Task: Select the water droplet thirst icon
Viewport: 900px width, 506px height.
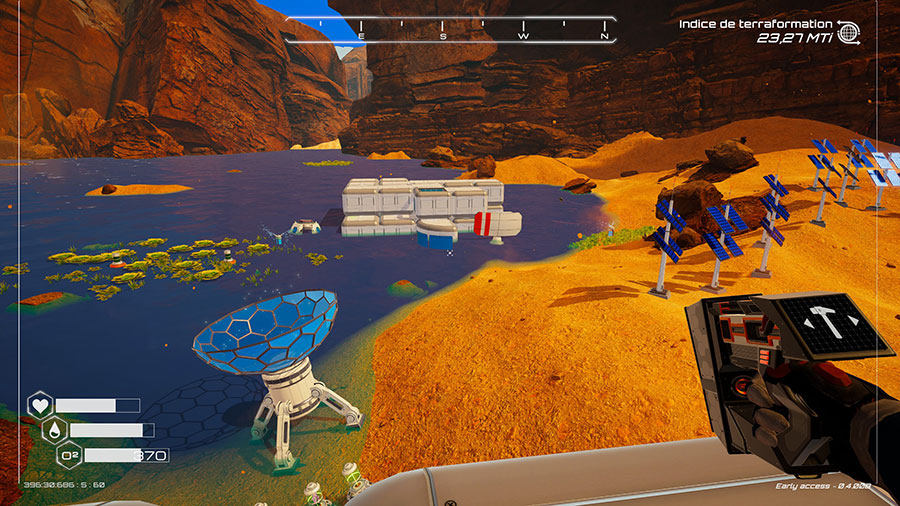Action: [54, 430]
